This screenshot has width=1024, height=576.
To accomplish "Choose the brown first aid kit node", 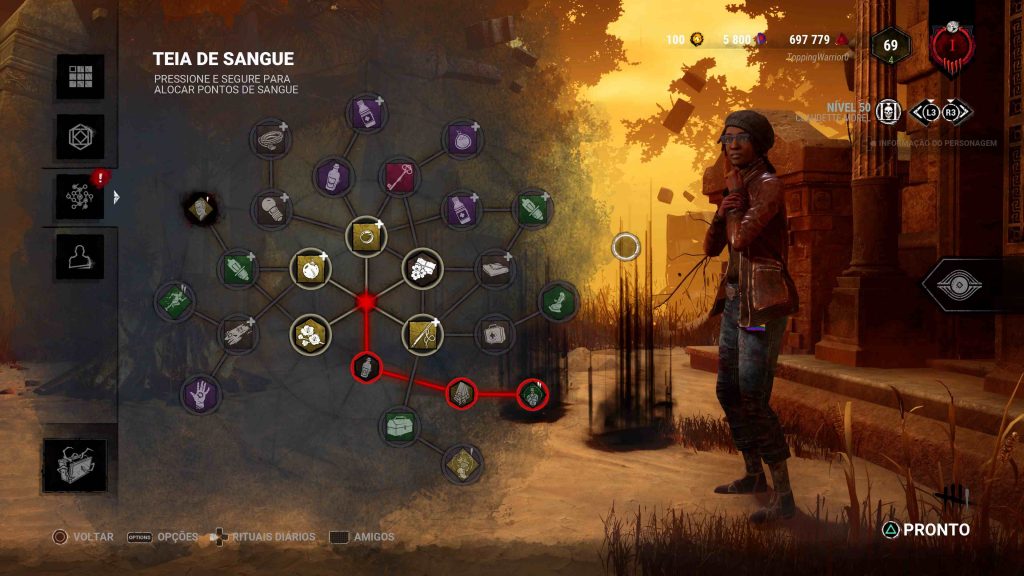I will pos(493,334).
